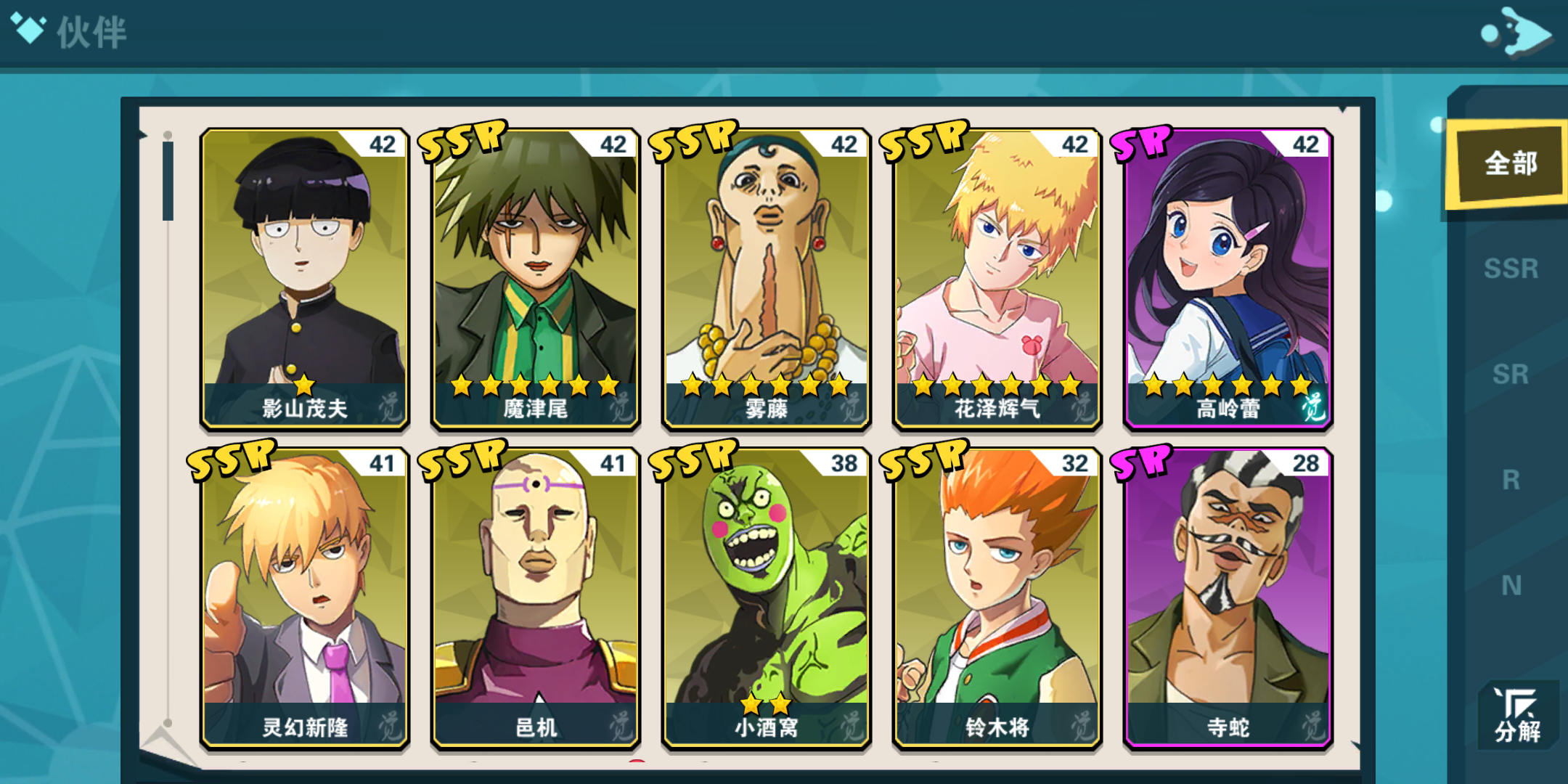Choose the 邑机 partner card
The width and height of the screenshot is (1568, 784).
[536, 599]
